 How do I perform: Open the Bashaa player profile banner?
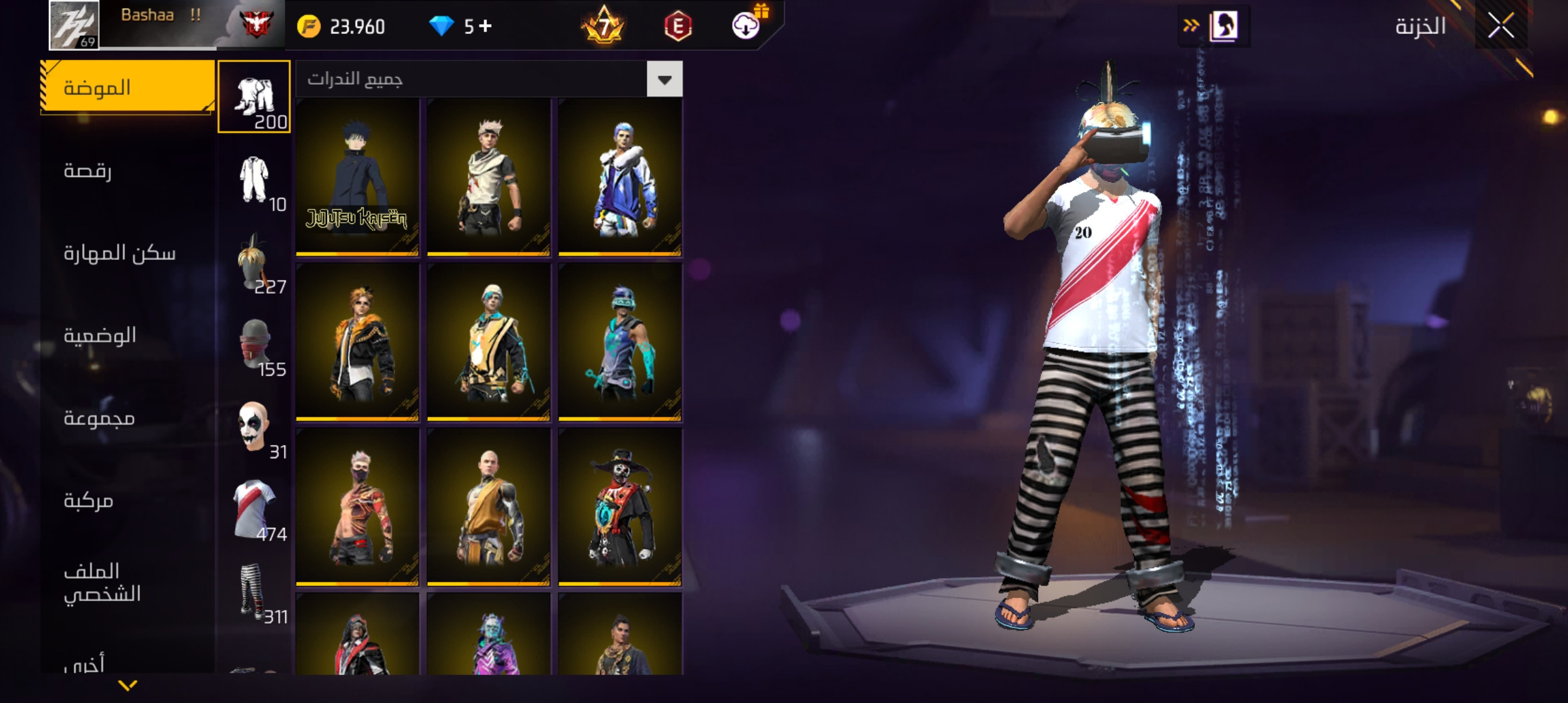click(x=167, y=25)
